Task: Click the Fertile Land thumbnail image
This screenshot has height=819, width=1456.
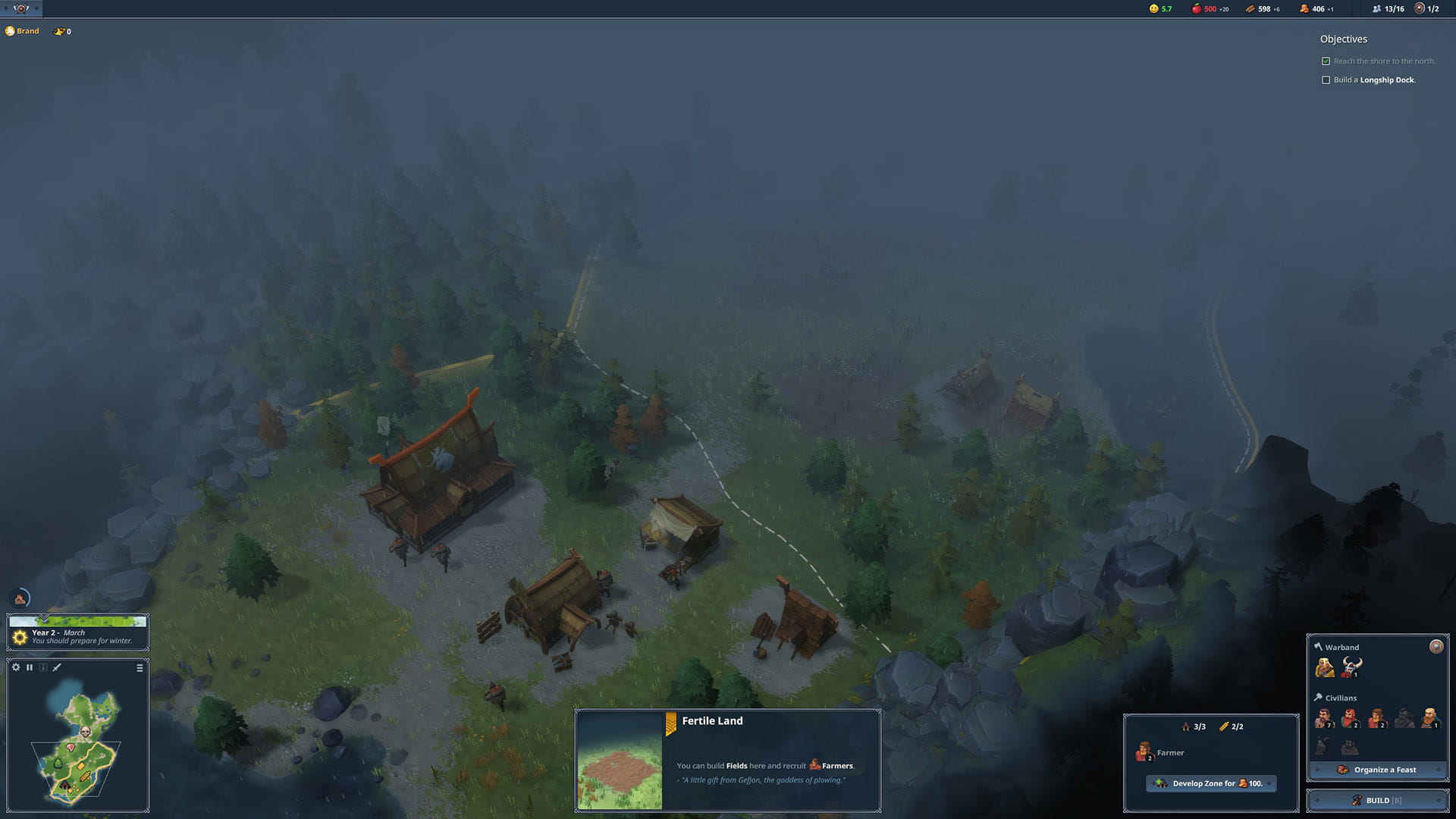Action: [x=620, y=761]
